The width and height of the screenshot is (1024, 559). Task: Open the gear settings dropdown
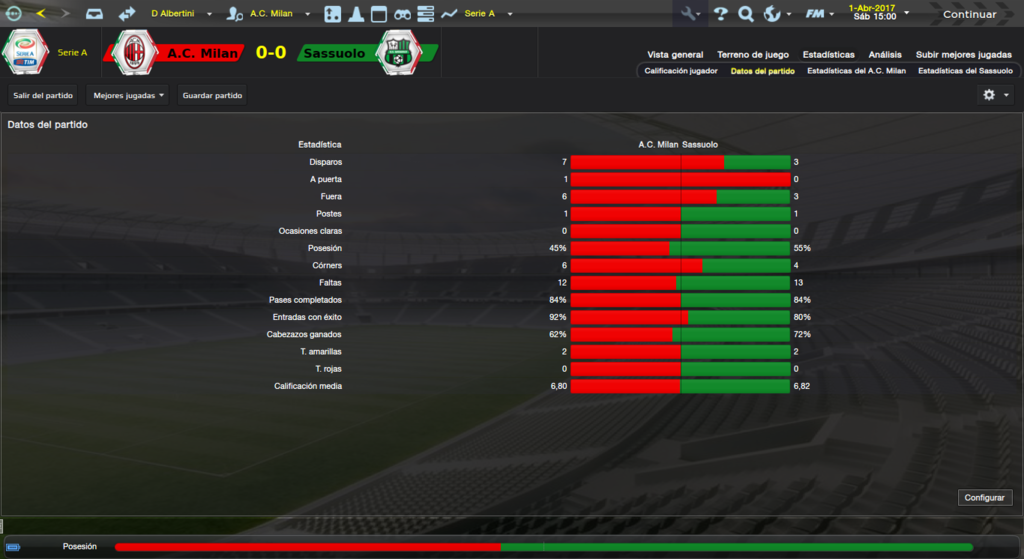pos(995,95)
